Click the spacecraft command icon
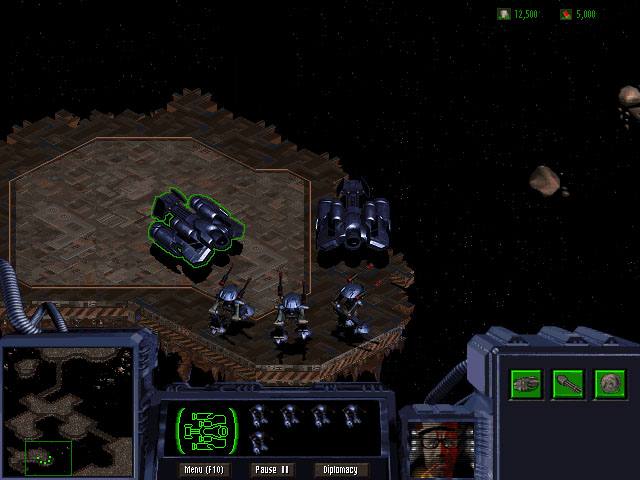Image resolution: width=640 pixels, height=480 pixels. (x=526, y=383)
